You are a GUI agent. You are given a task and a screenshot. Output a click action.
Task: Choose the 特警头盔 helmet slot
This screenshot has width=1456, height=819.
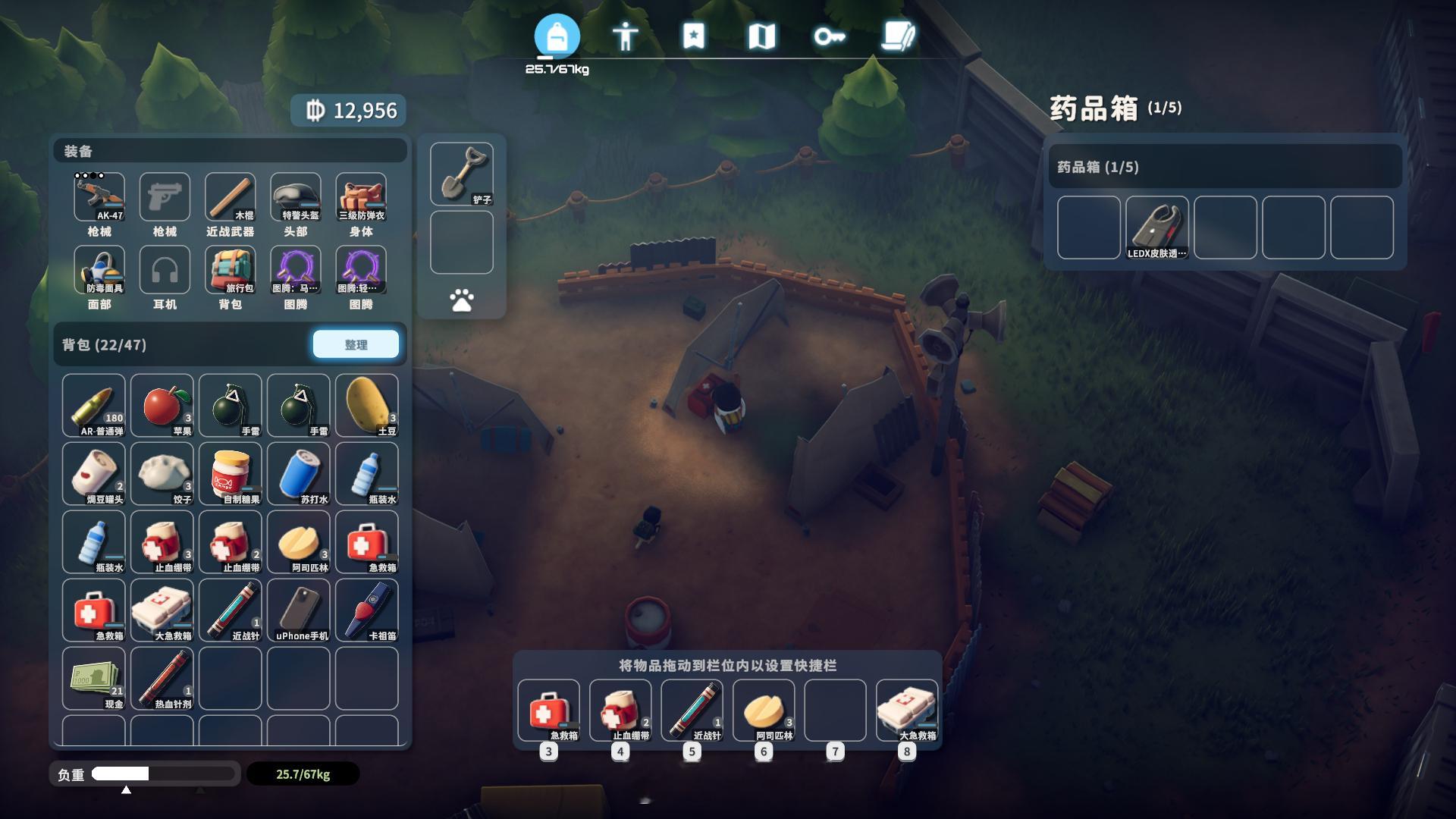pos(295,196)
